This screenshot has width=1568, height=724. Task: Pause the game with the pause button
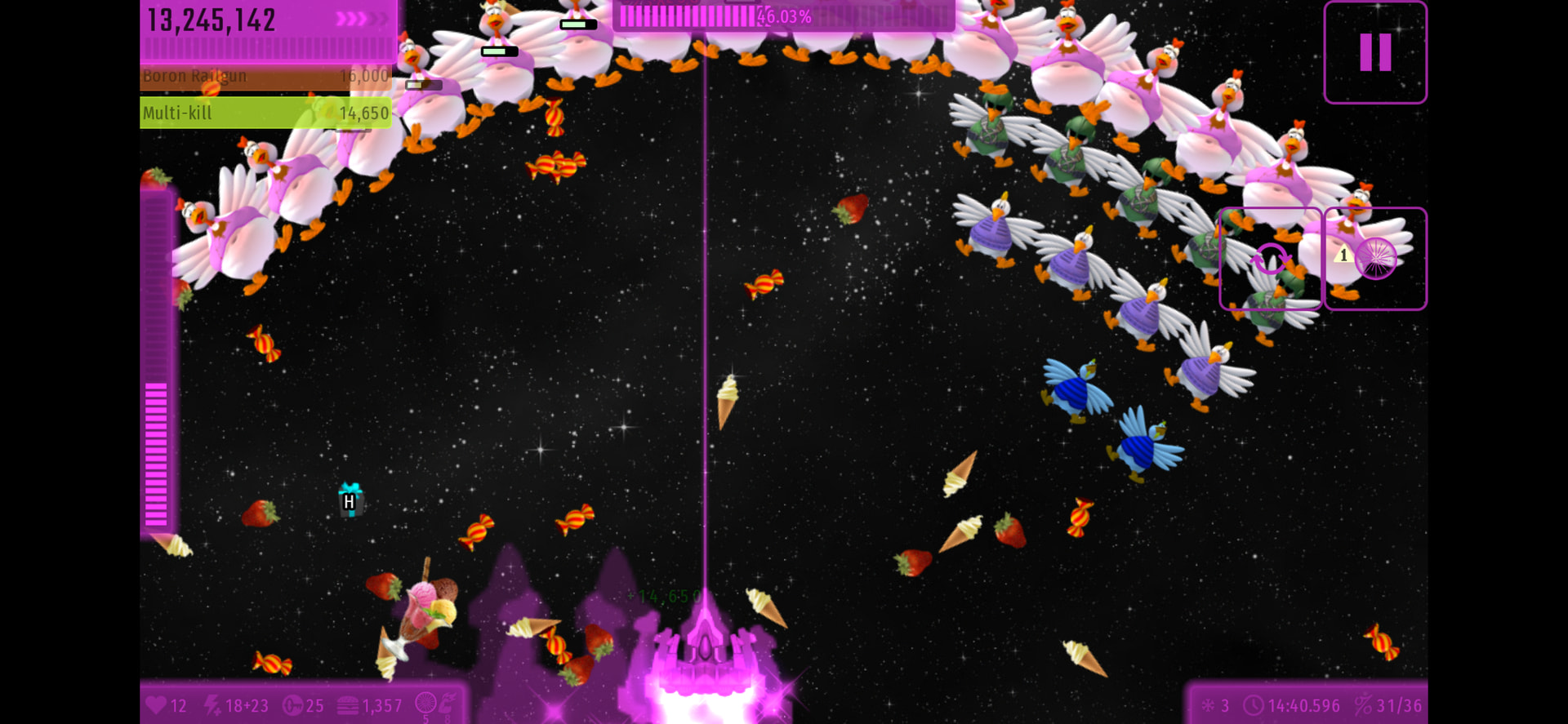point(1375,52)
